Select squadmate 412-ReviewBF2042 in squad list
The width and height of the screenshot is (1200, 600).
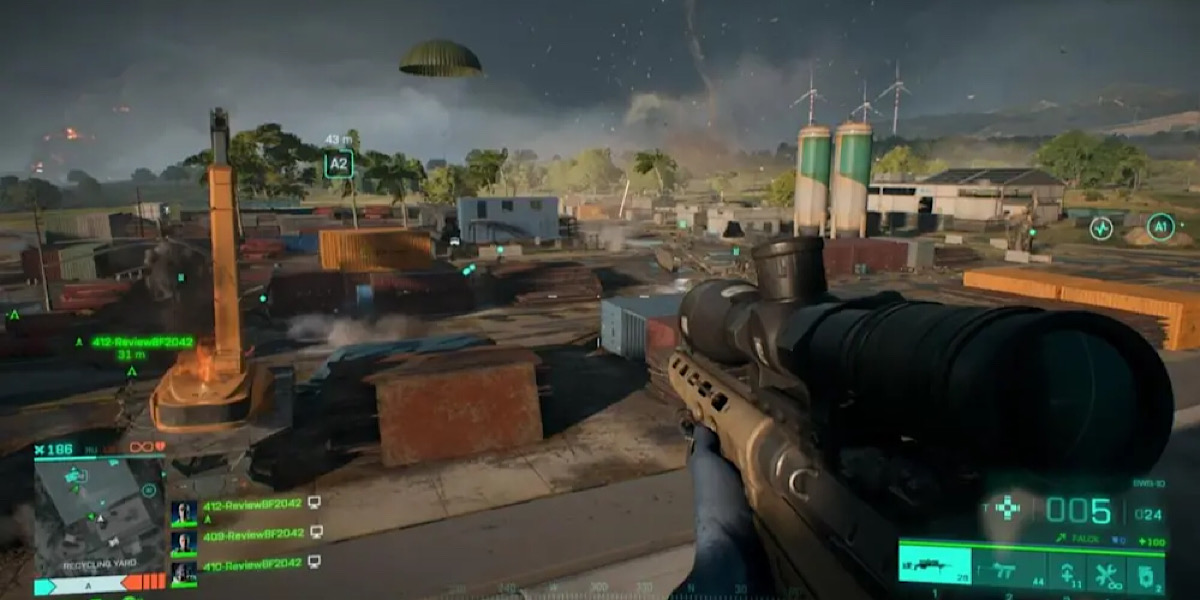252,505
